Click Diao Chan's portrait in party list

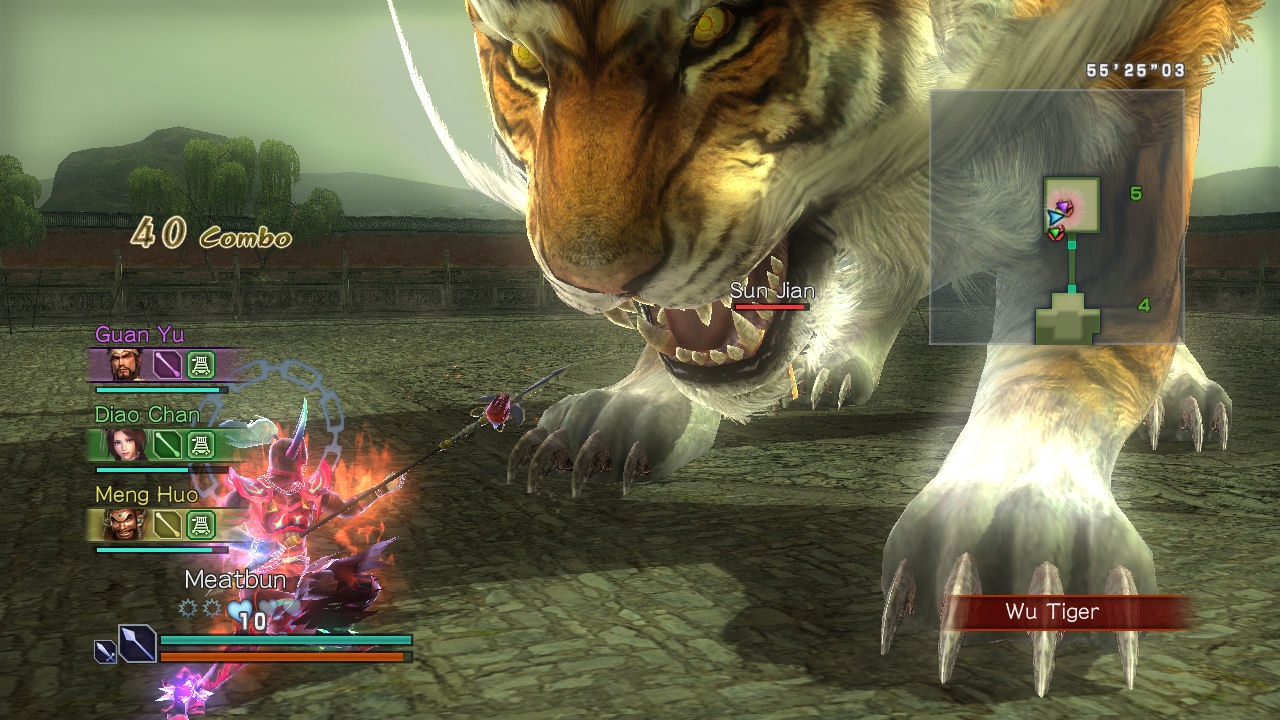point(128,444)
